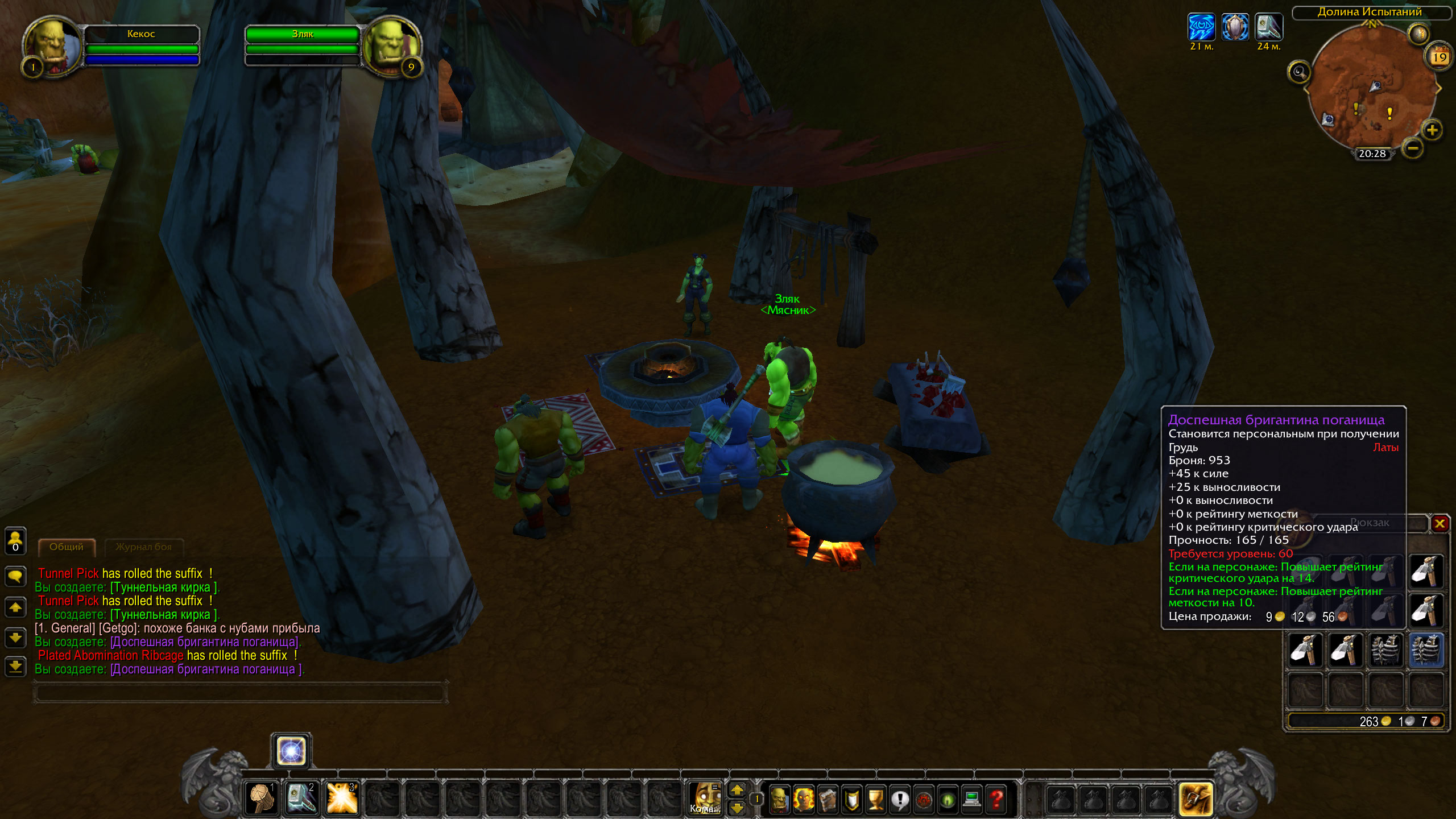Activate the silver hammer ability in slot 2

(301, 798)
